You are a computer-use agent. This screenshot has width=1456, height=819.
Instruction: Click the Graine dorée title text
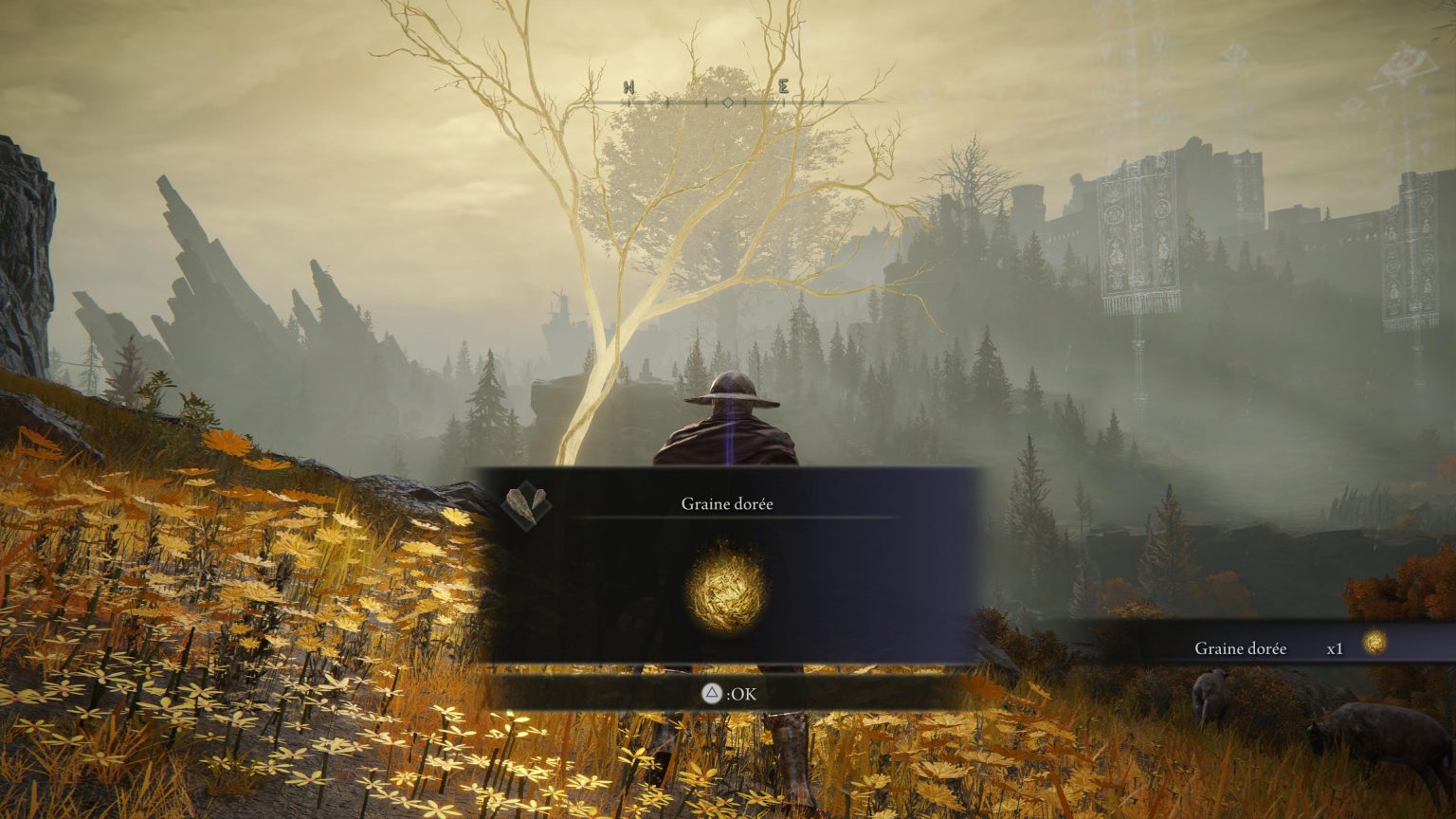727,503
